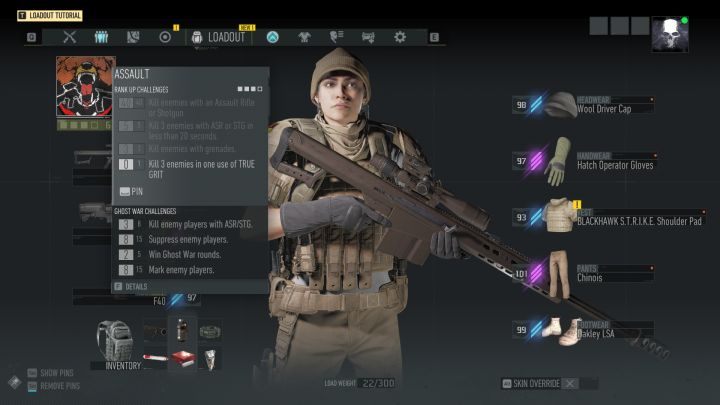
Task: Open the squad members tab
Action: (101, 37)
